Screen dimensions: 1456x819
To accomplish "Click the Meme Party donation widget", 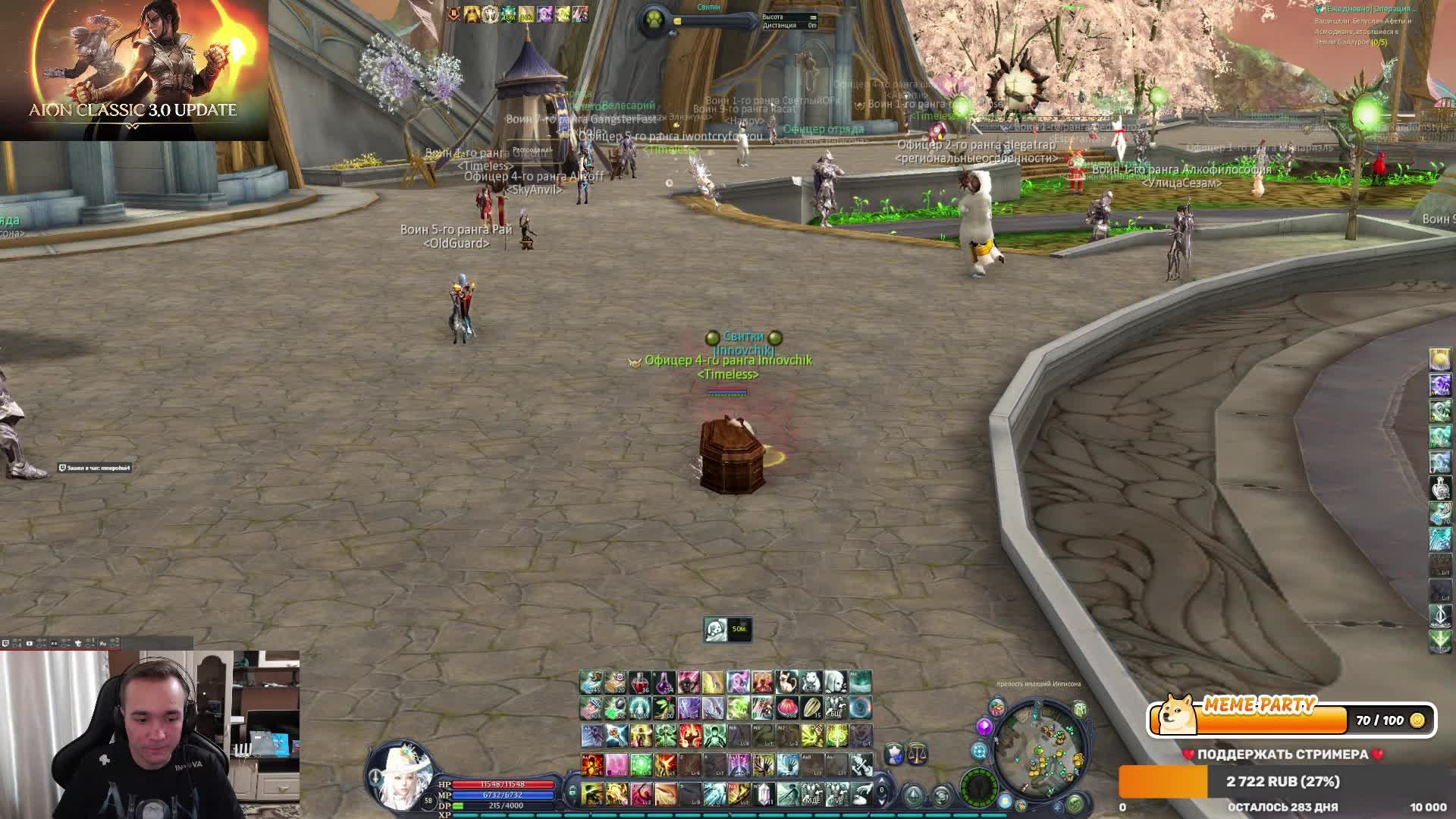I will pyautogui.click(x=1291, y=719).
